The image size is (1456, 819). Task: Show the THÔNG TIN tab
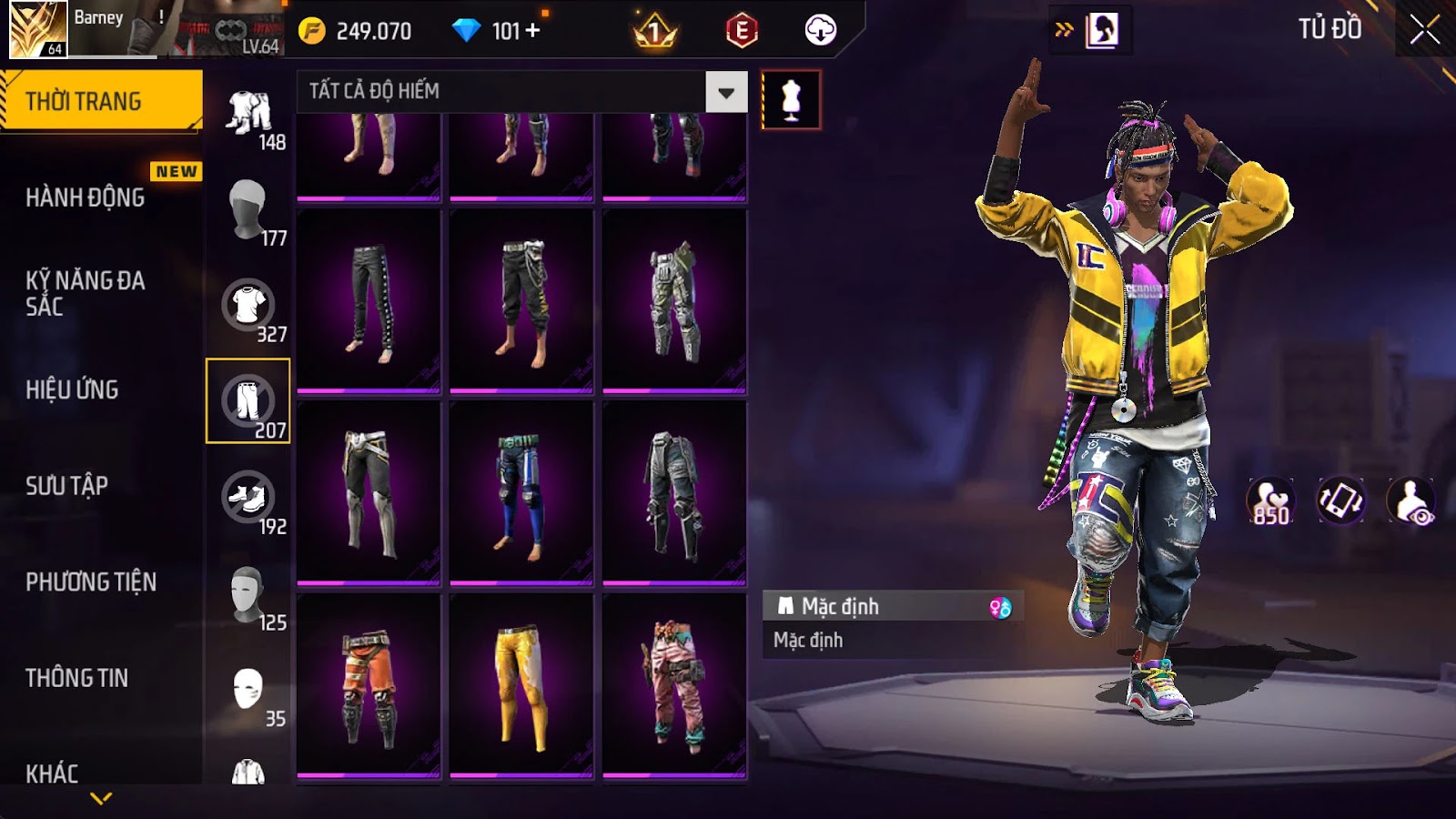77,678
